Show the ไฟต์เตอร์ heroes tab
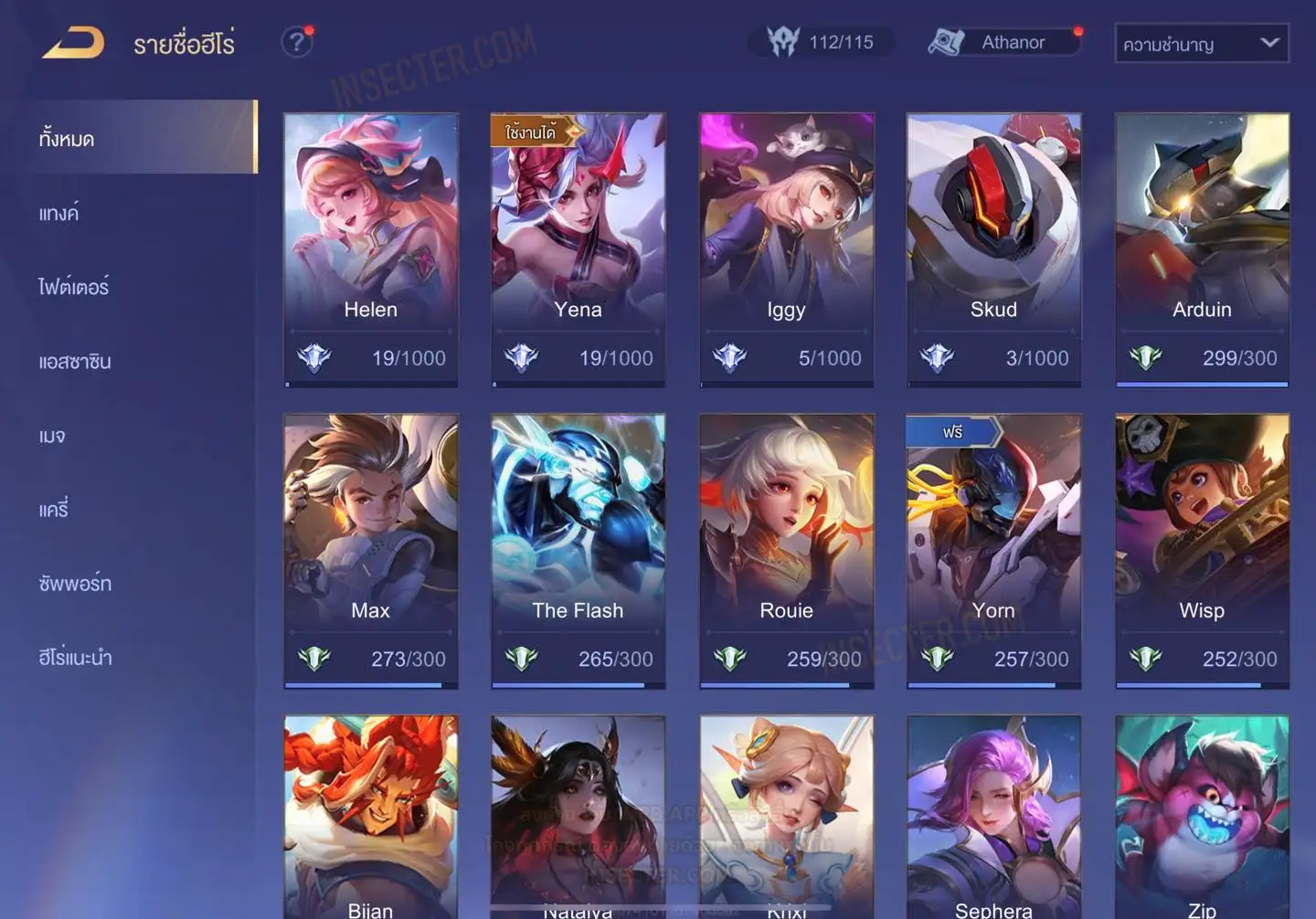The height and width of the screenshot is (919, 1316). coord(74,287)
